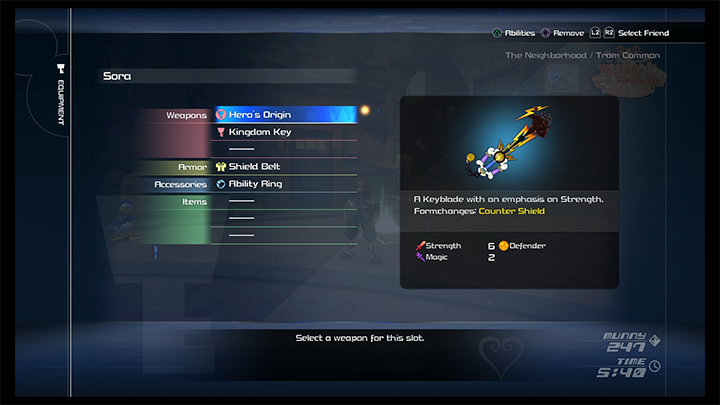720x405 pixels.
Task: Choose the Kingdom Key keyblade slot
Action: pyautogui.click(x=285, y=132)
